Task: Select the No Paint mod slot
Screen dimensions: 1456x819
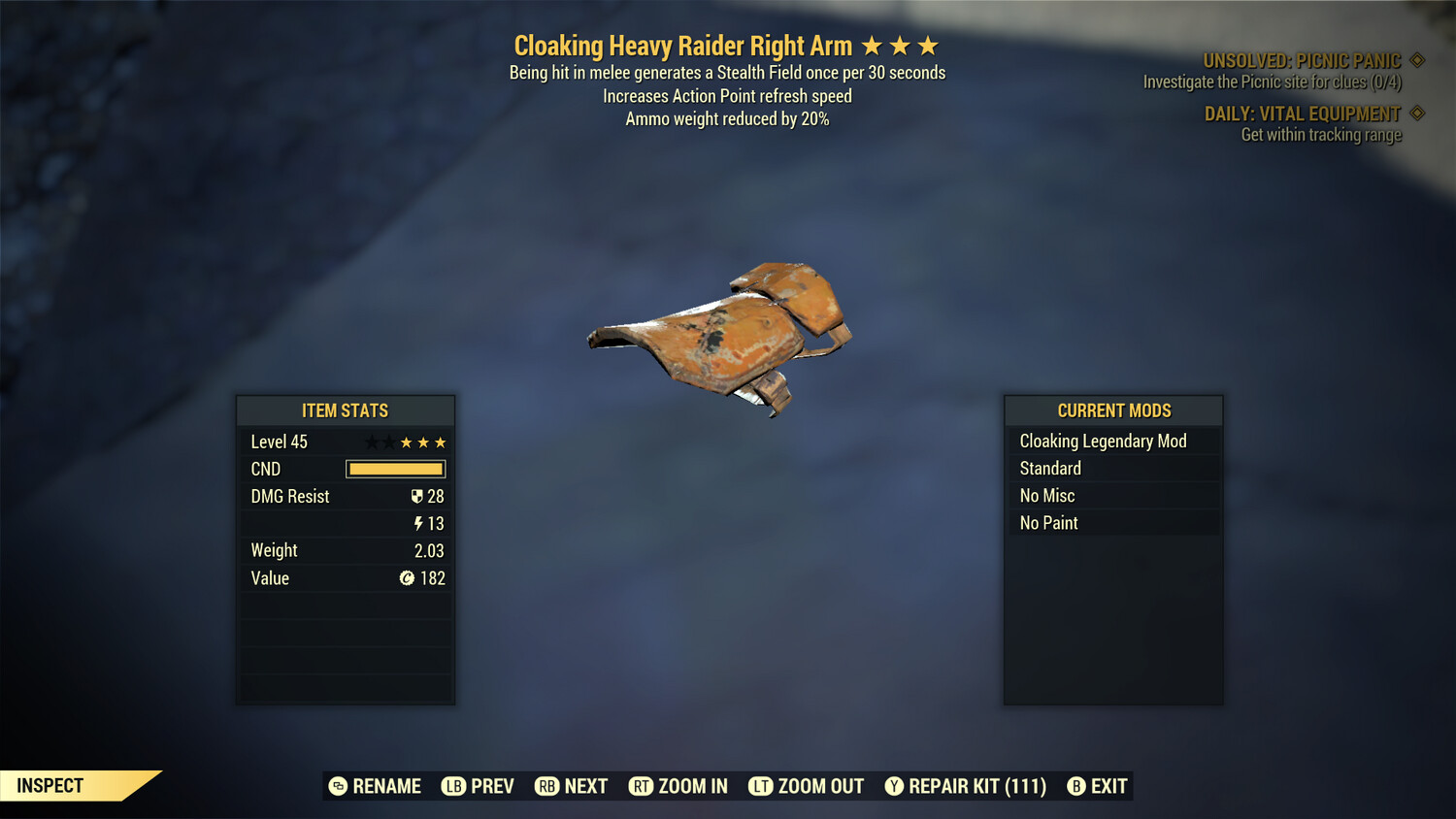Action: point(1048,522)
